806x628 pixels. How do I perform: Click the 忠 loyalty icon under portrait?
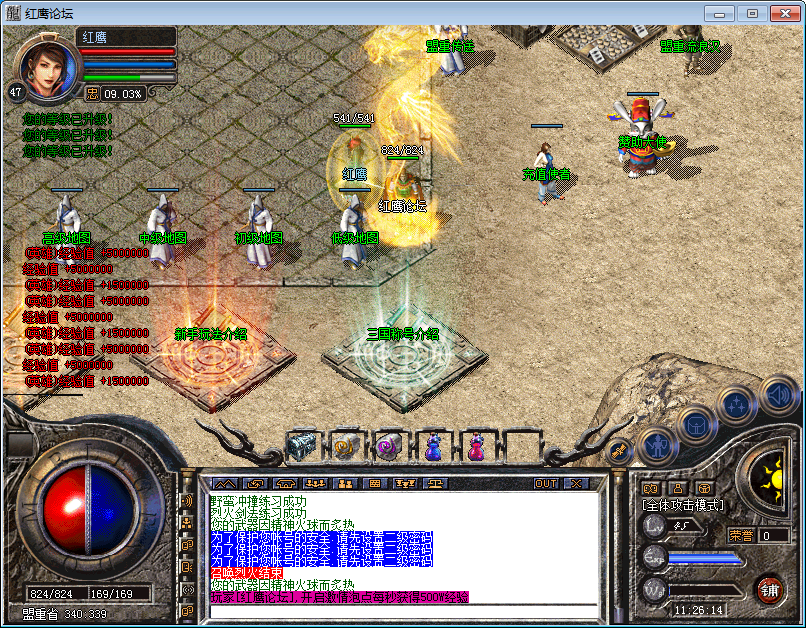92,93
